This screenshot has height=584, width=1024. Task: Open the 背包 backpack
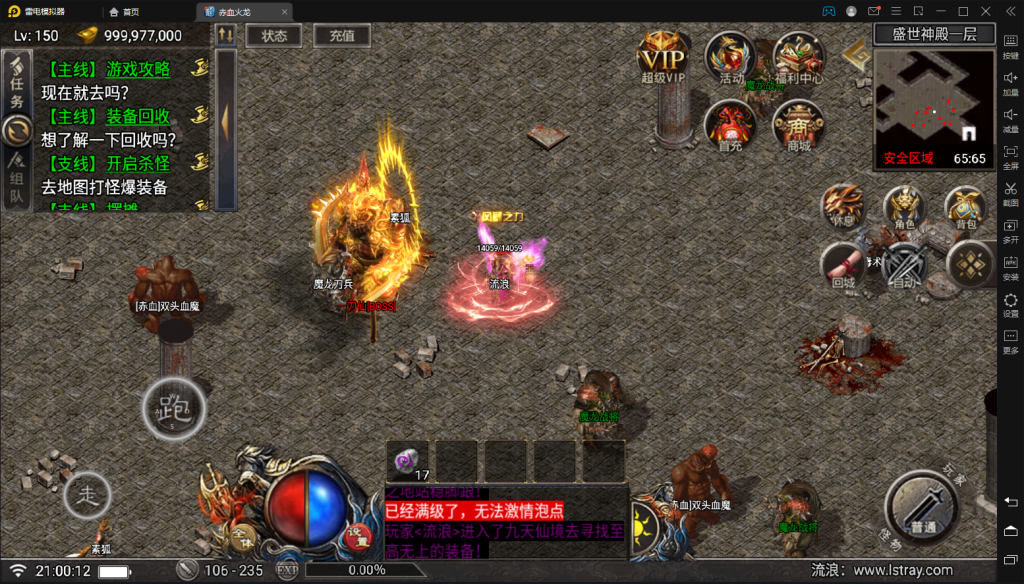(x=966, y=208)
